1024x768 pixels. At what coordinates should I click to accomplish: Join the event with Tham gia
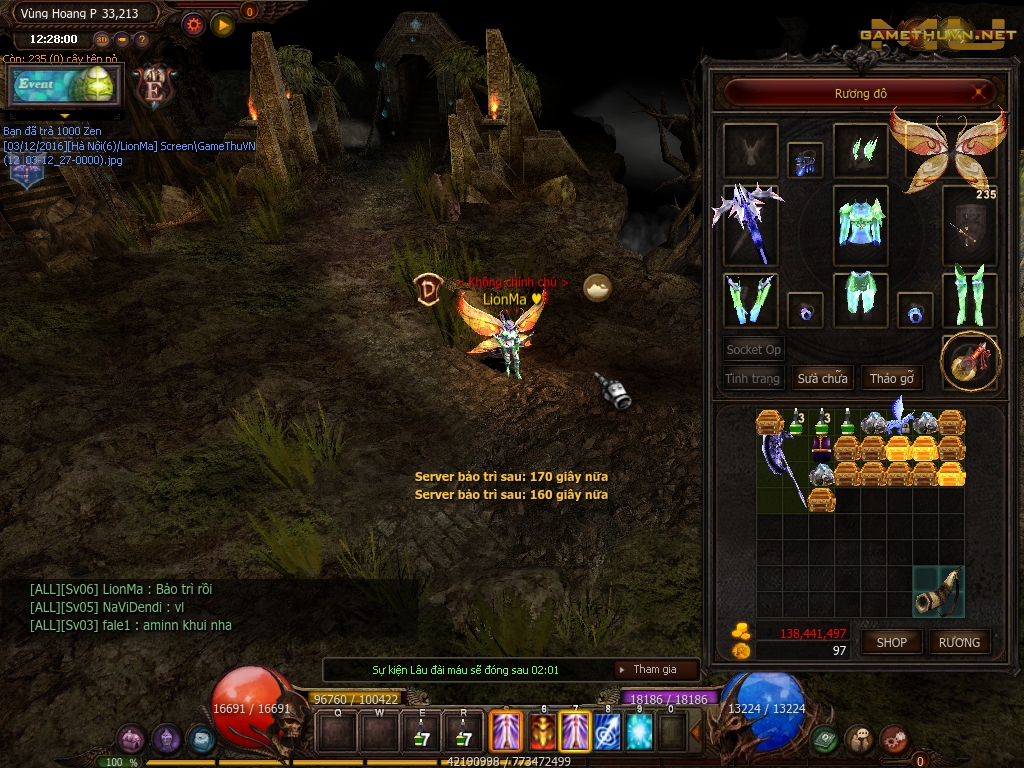point(654,669)
